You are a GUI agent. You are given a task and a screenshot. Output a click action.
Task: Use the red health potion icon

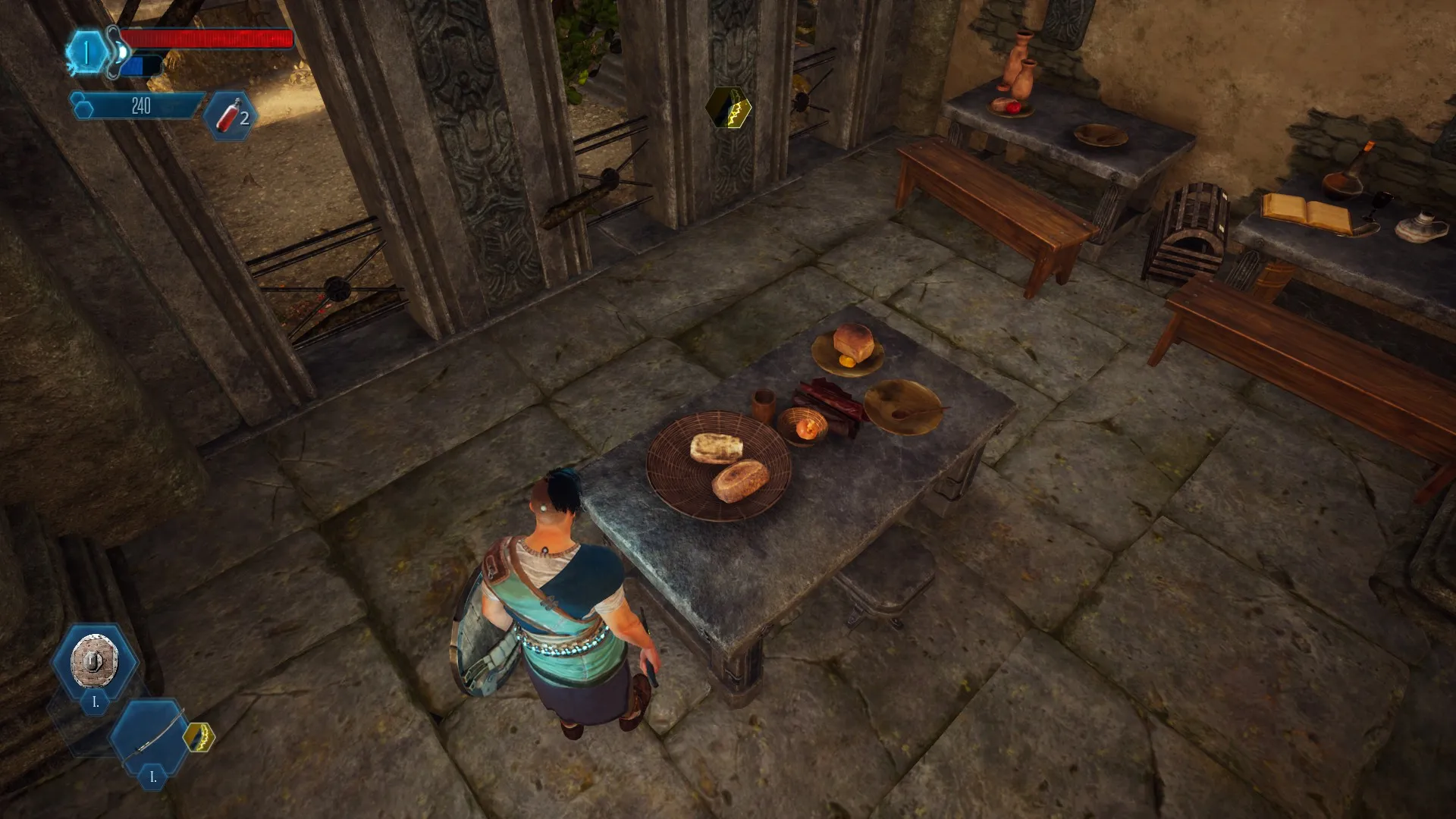pos(231,116)
